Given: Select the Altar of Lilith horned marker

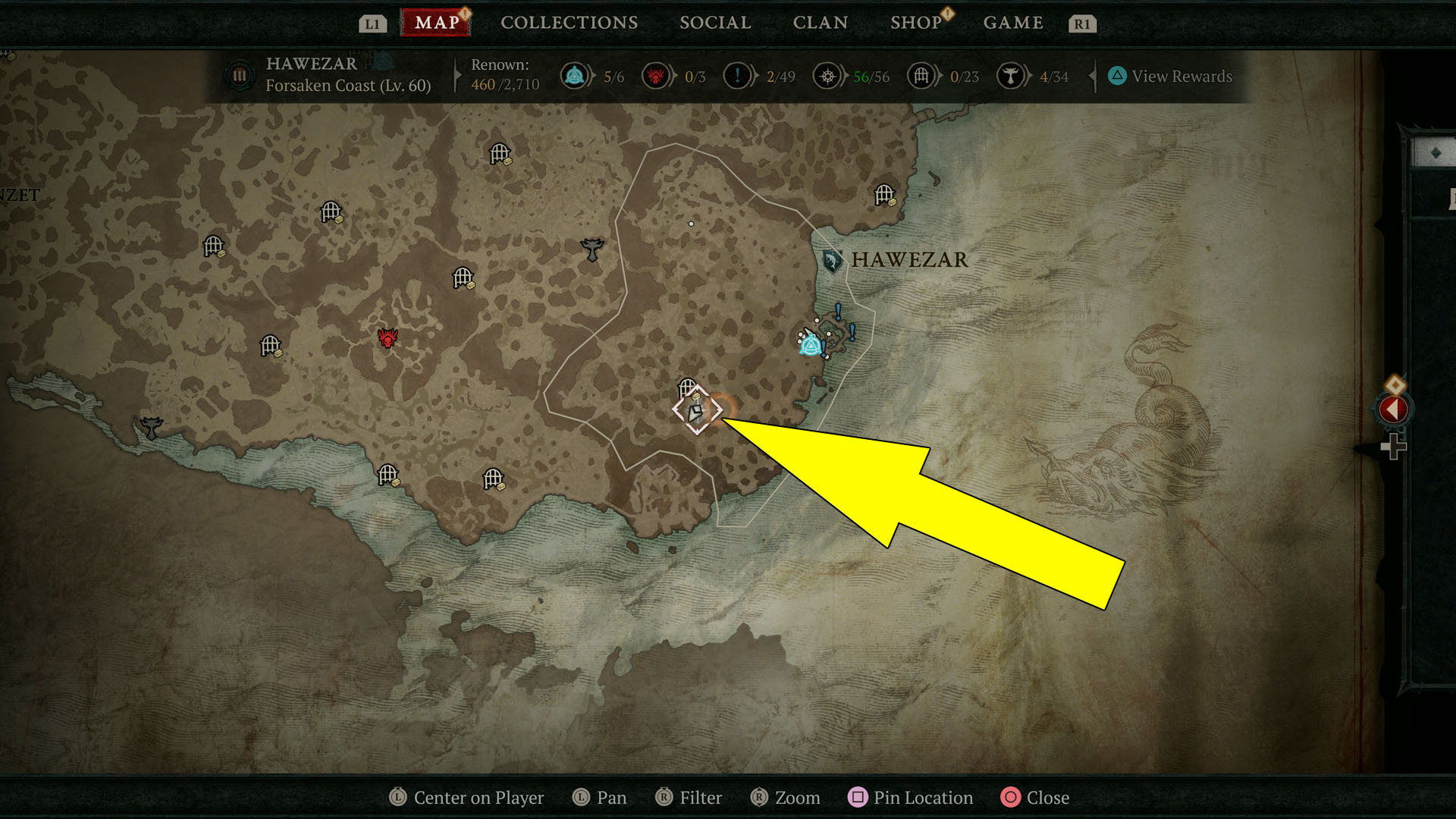Looking at the screenshot, I should [x=591, y=249].
